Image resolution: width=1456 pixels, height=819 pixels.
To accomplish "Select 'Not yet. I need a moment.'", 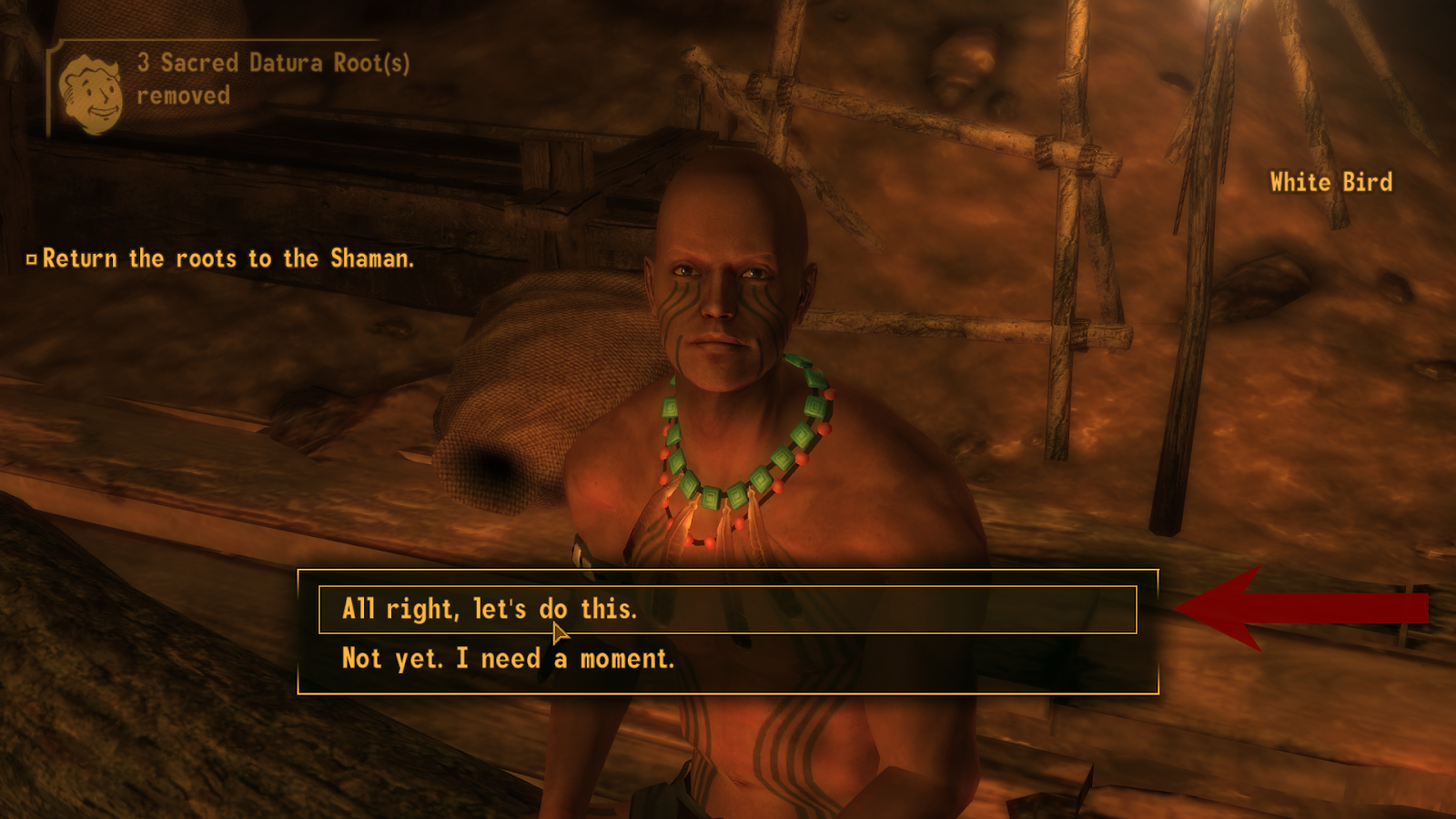I will (507, 657).
